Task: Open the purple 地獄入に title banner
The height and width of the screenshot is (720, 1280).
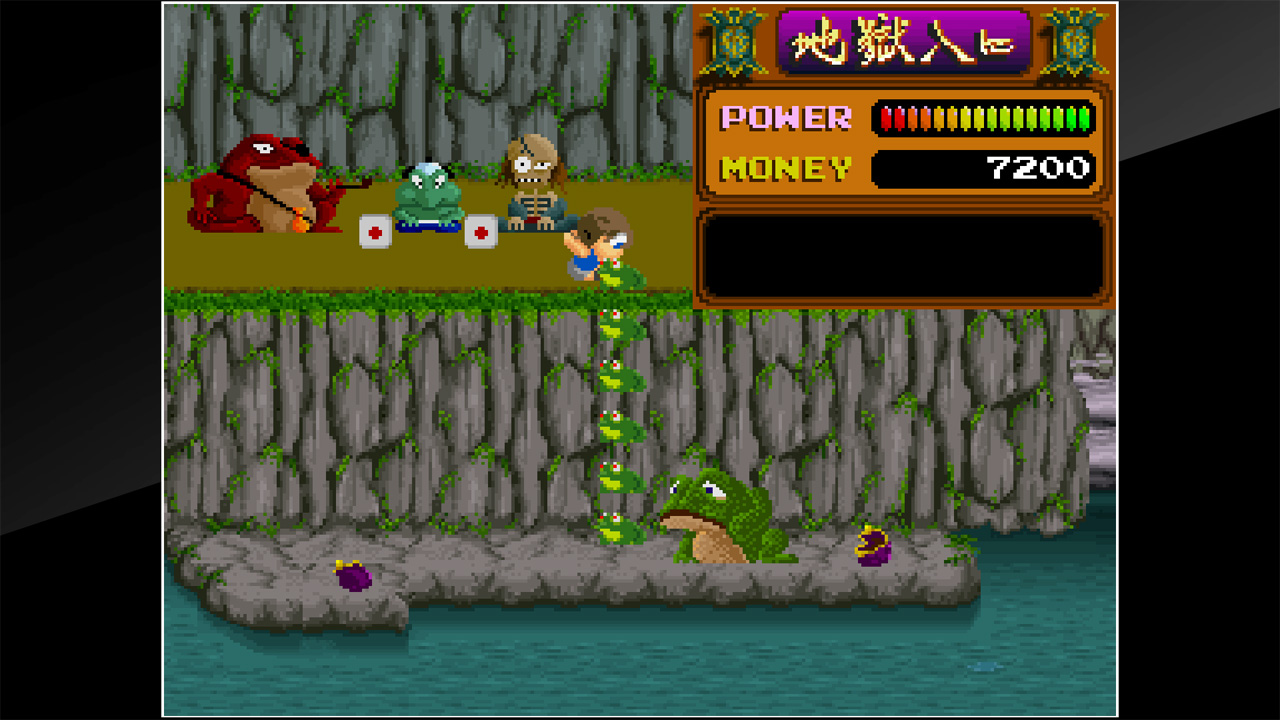Action: coord(905,40)
